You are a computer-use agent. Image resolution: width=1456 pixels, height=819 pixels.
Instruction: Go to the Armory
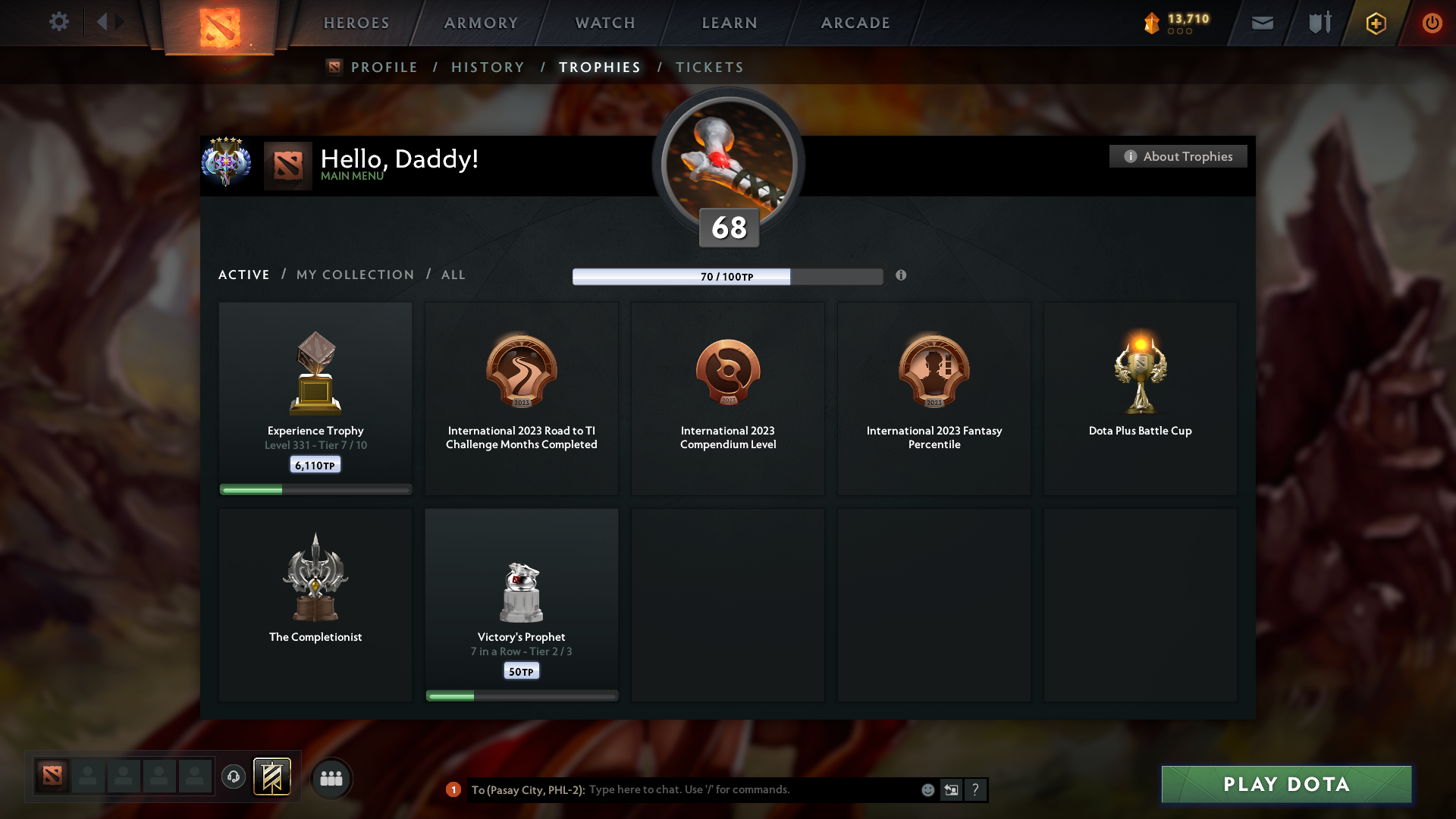click(x=481, y=23)
